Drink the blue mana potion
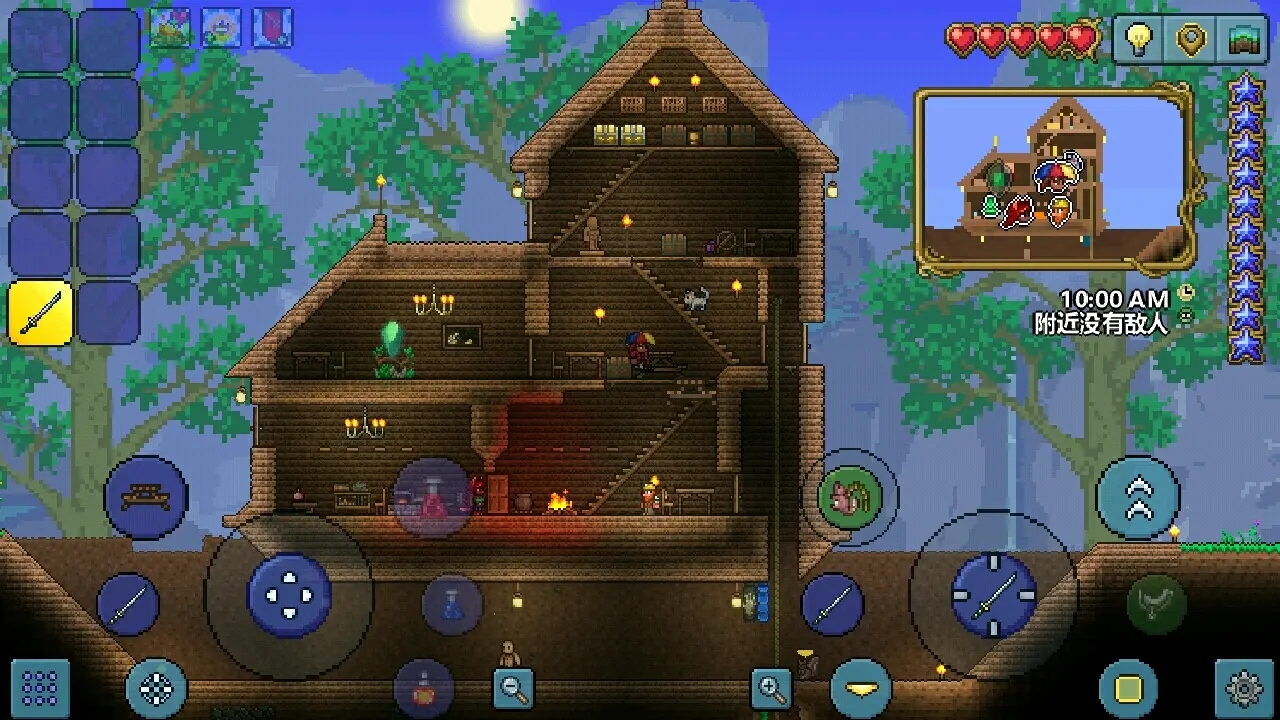1280x720 pixels. (452, 605)
